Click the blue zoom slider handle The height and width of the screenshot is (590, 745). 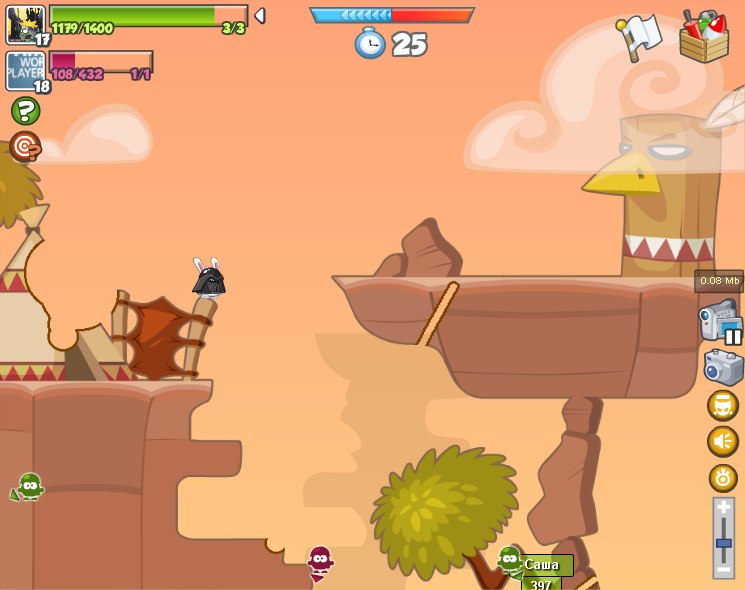pyautogui.click(x=723, y=543)
